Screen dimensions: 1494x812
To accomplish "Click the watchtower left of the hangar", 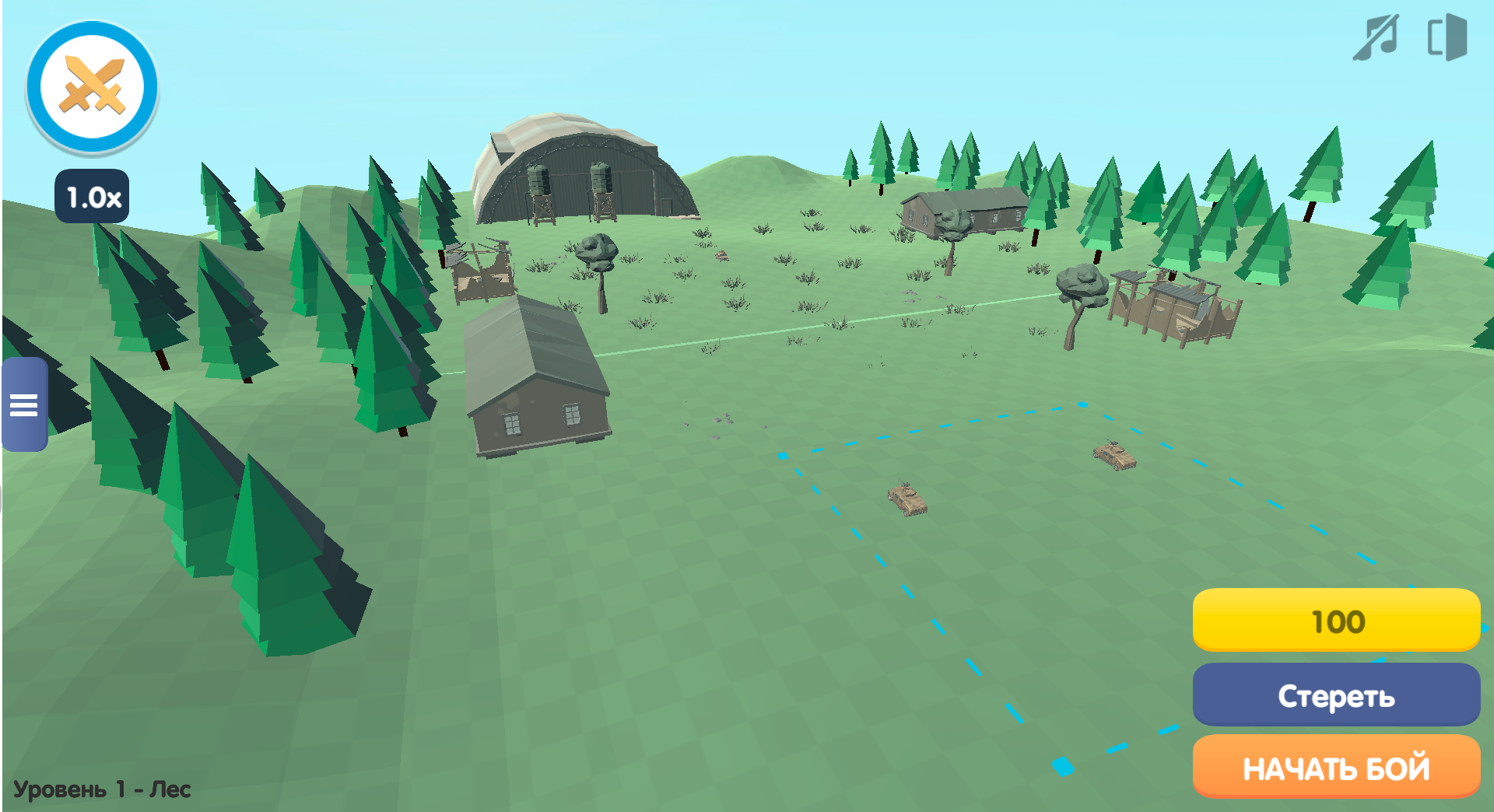I will point(479,272).
